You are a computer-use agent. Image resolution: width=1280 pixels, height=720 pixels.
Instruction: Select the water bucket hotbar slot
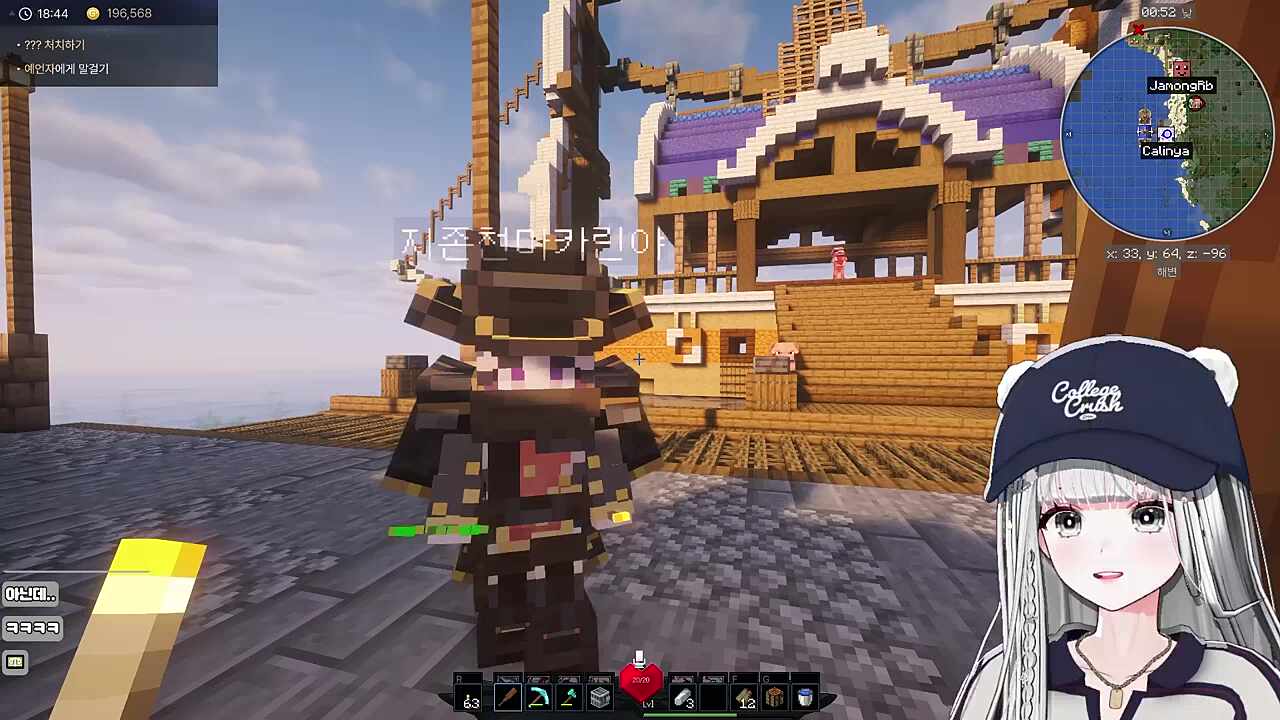(805, 697)
